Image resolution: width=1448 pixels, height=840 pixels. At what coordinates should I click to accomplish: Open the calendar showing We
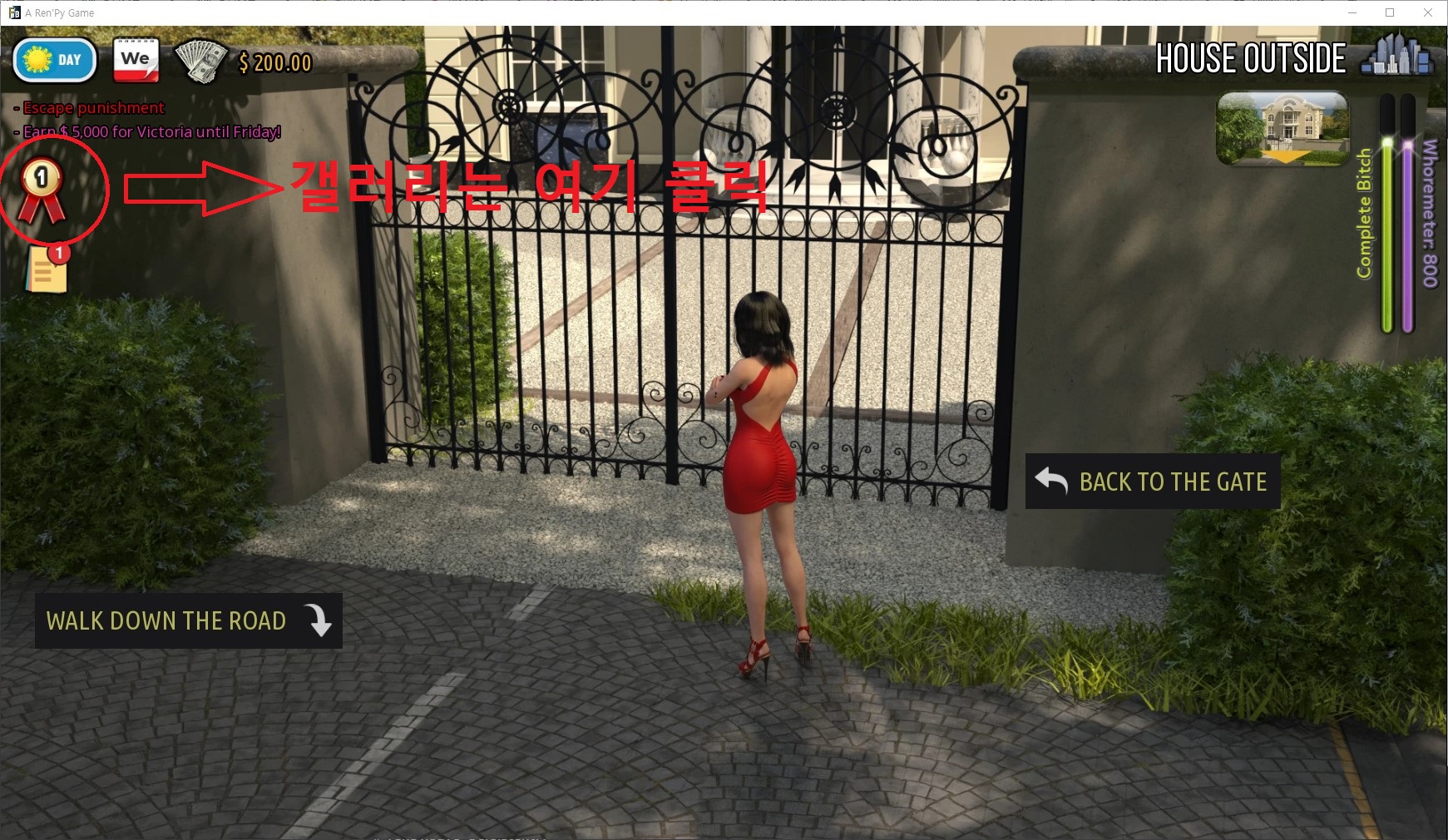tap(136, 61)
